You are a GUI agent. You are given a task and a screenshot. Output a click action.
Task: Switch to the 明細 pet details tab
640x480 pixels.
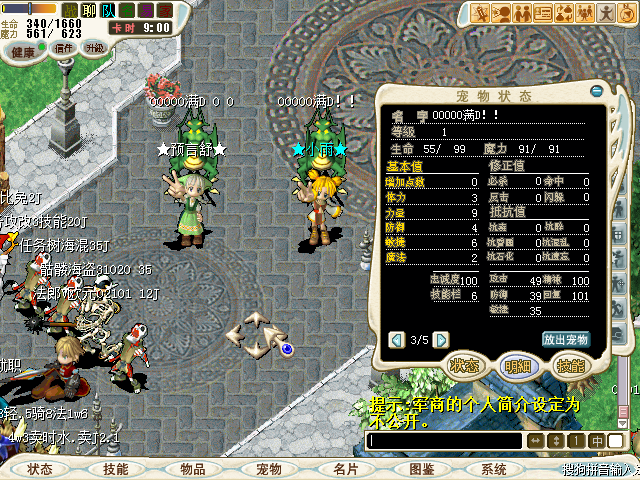pos(518,366)
